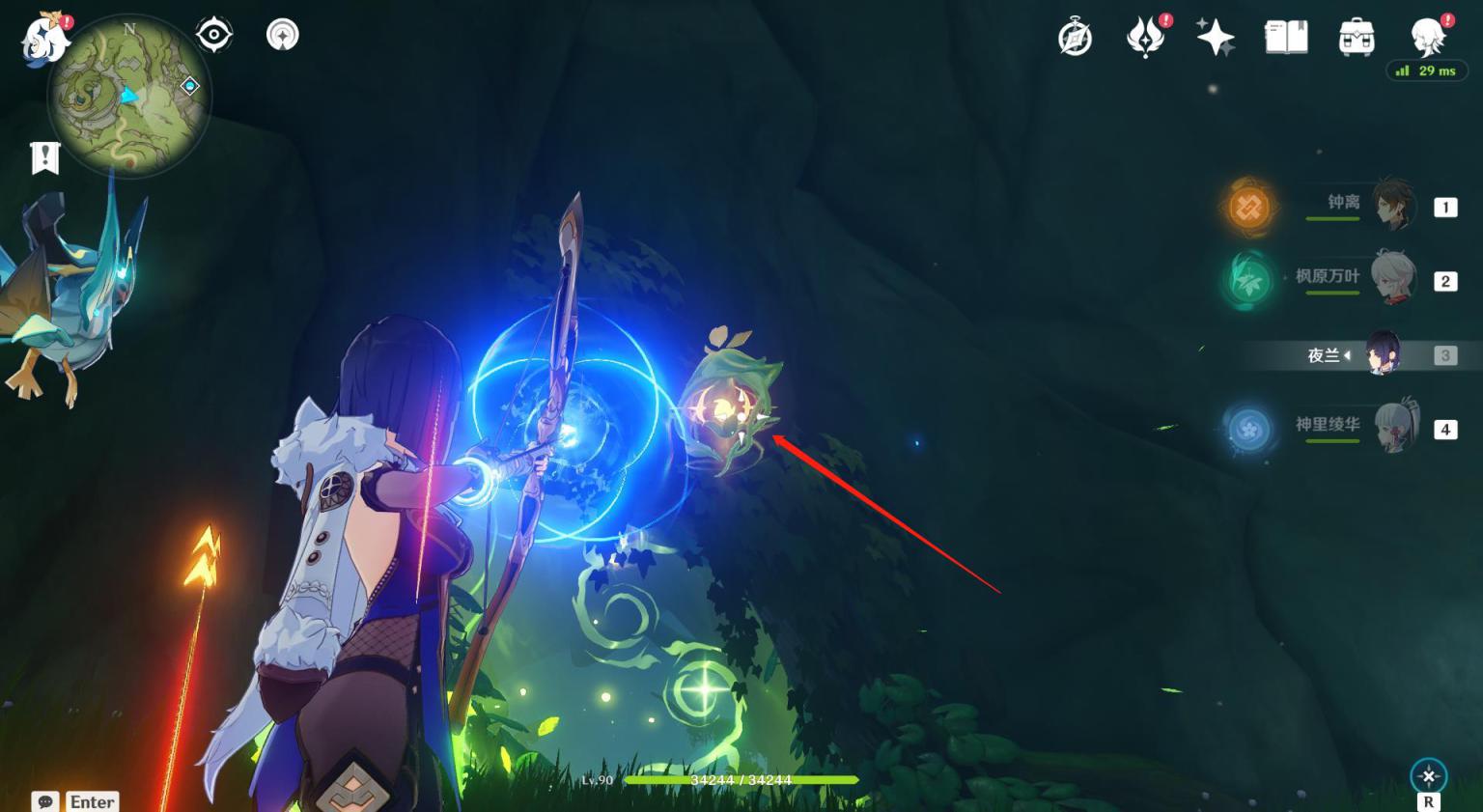Image resolution: width=1483 pixels, height=812 pixels.
Task: Open the adventurer handbook book icon
Action: 1286,39
